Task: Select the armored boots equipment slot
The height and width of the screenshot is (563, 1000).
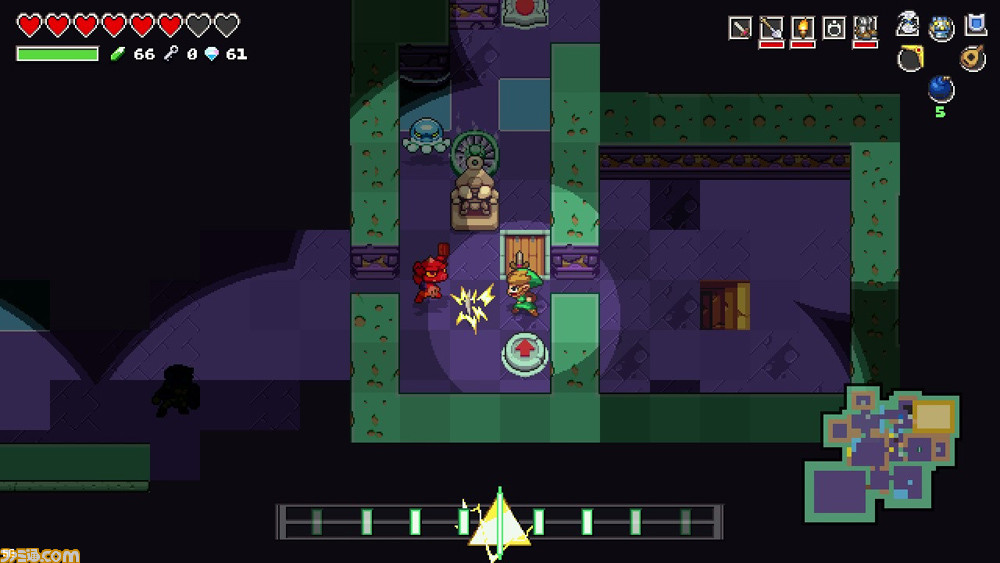Action: (x=865, y=28)
